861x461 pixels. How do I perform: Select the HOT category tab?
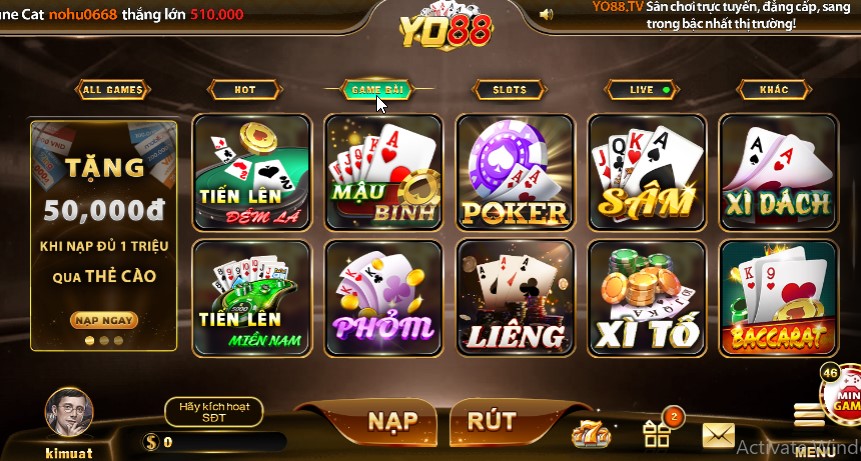point(245,90)
